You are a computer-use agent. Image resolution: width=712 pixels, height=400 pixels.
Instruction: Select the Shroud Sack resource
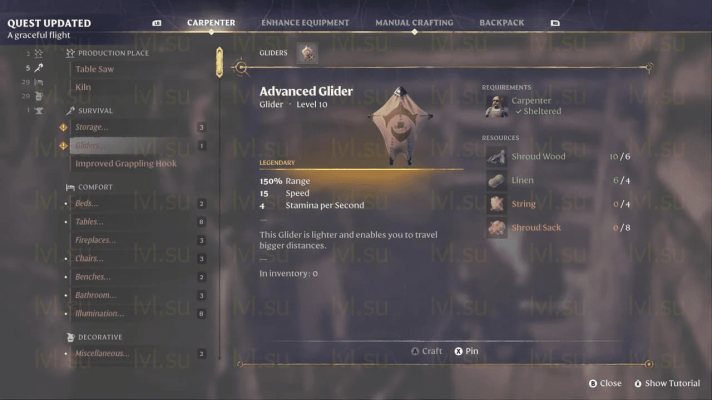pyautogui.click(x=537, y=228)
